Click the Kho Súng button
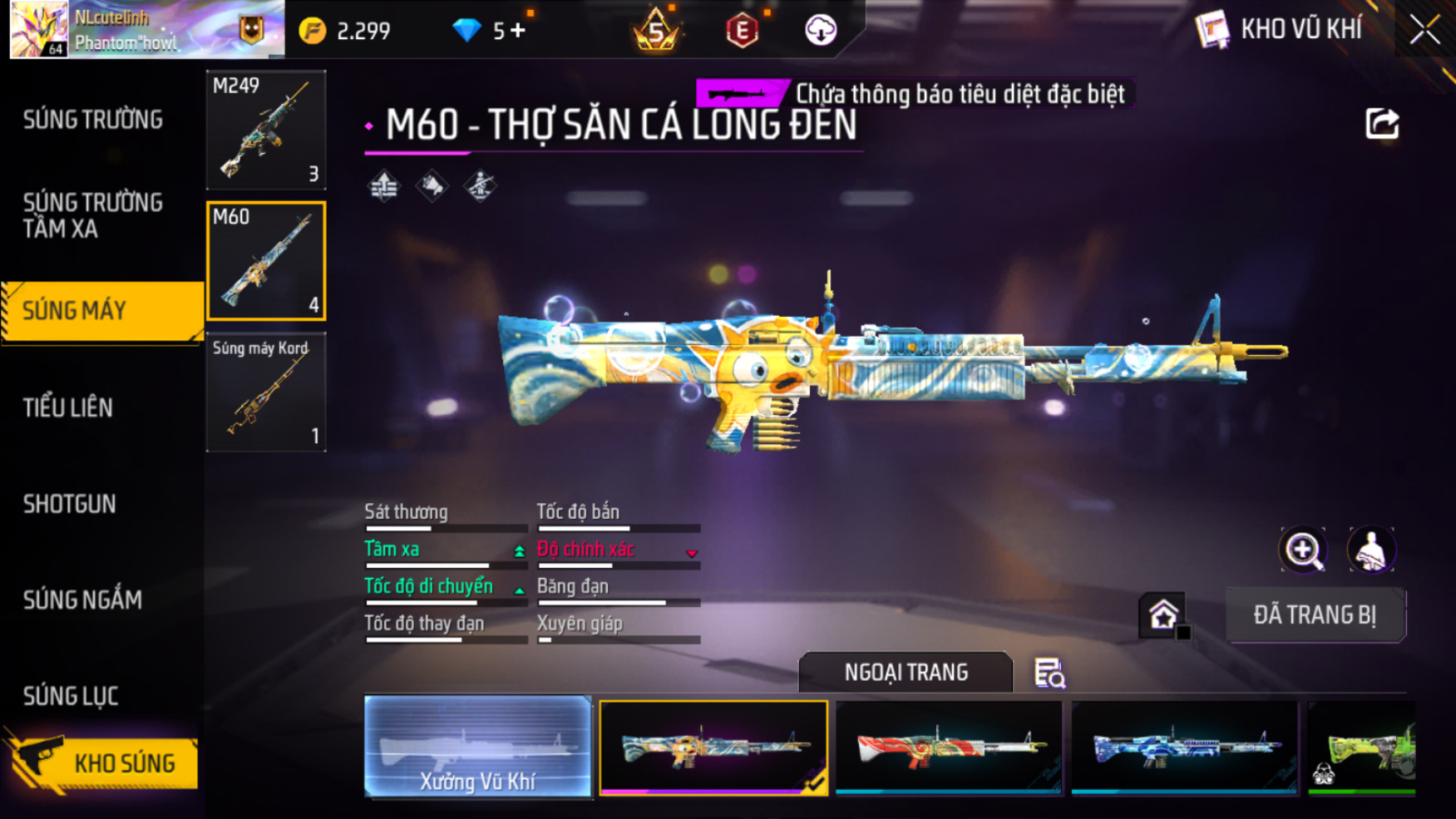The image size is (1456, 819). (104, 762)
